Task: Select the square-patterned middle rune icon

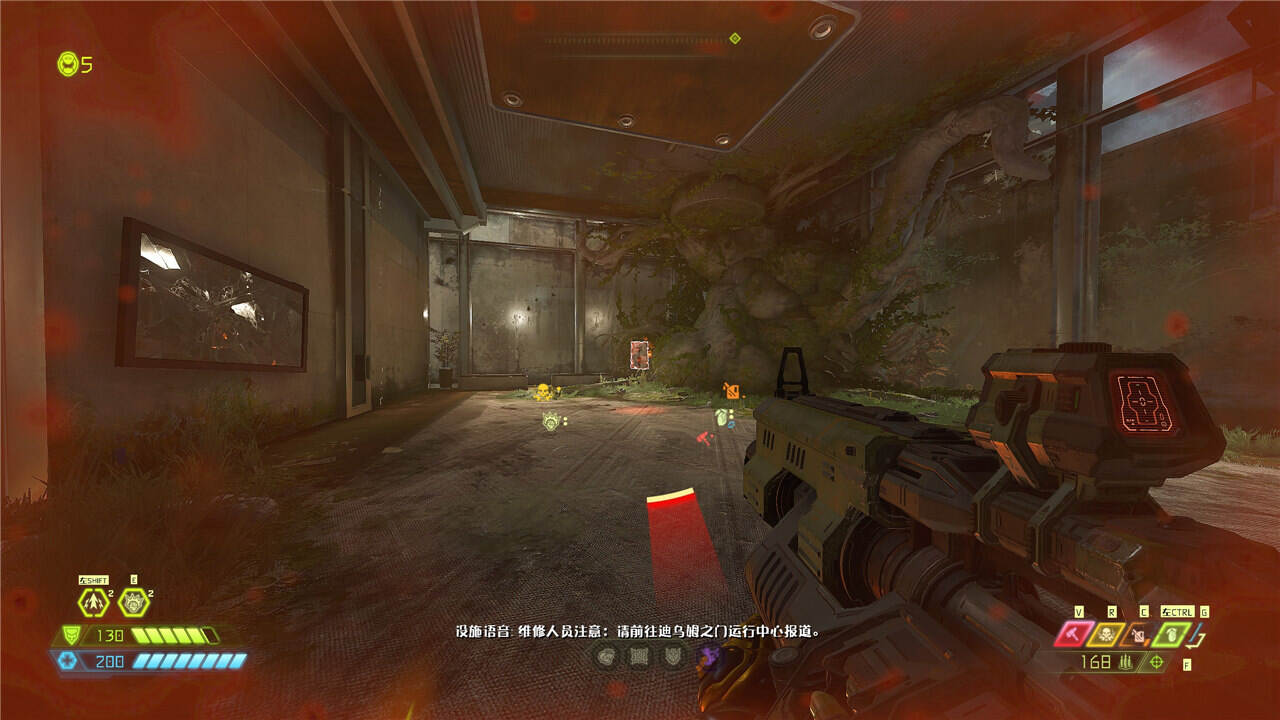Action: tap(638, 657)
